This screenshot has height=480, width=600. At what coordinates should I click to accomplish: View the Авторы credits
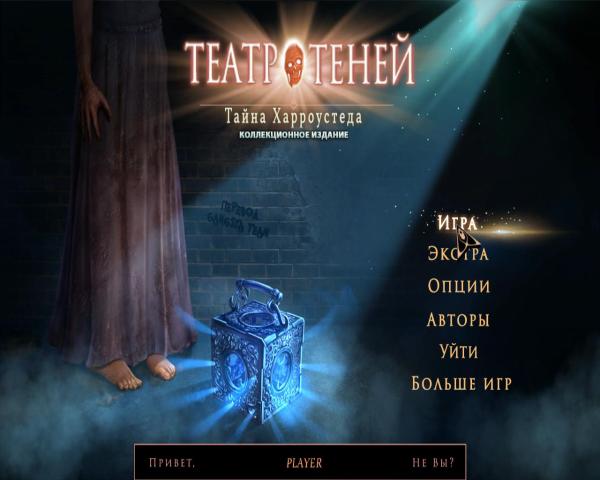458,320
